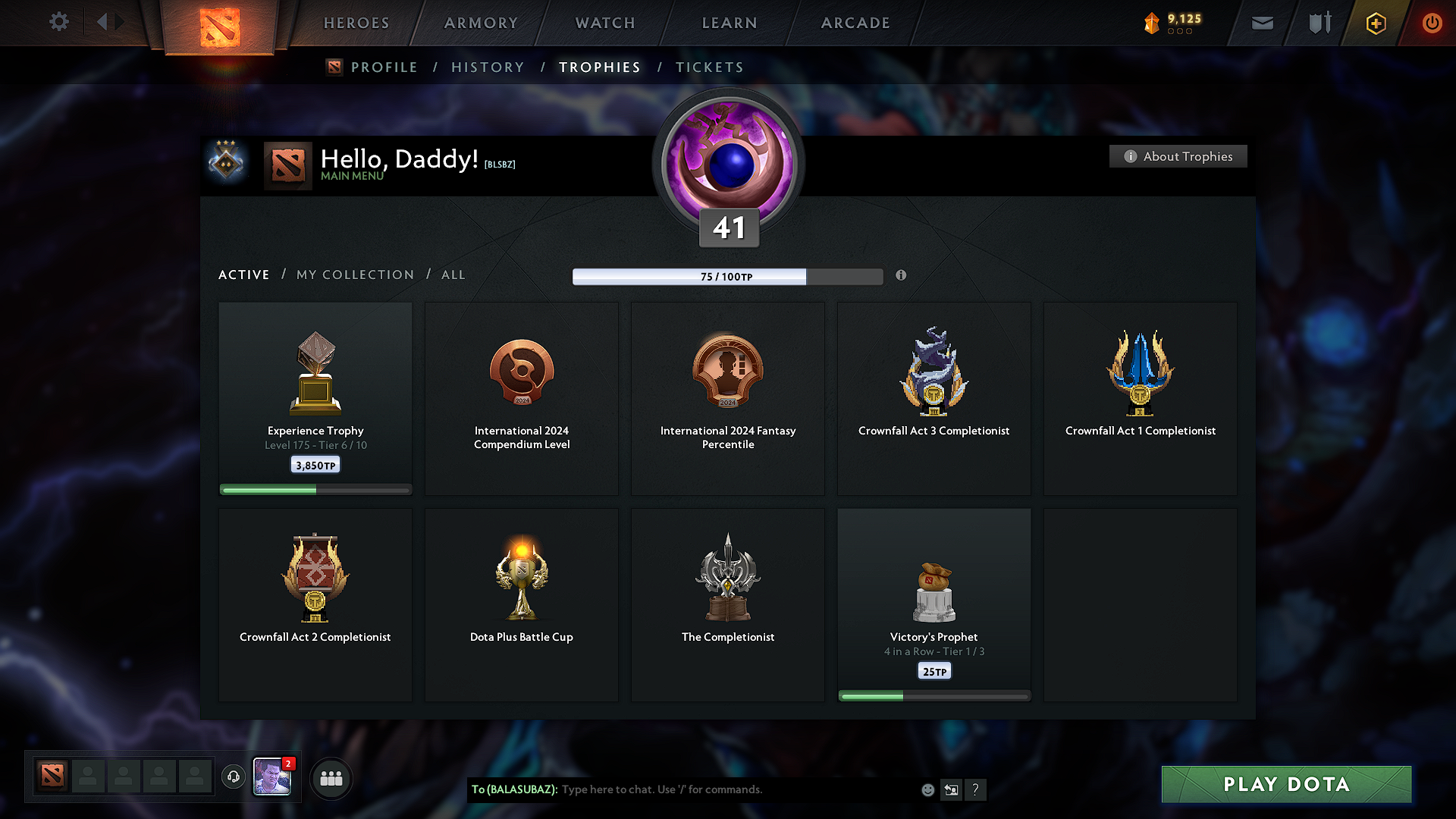Click the About Trophies button

pos(1178,156)
